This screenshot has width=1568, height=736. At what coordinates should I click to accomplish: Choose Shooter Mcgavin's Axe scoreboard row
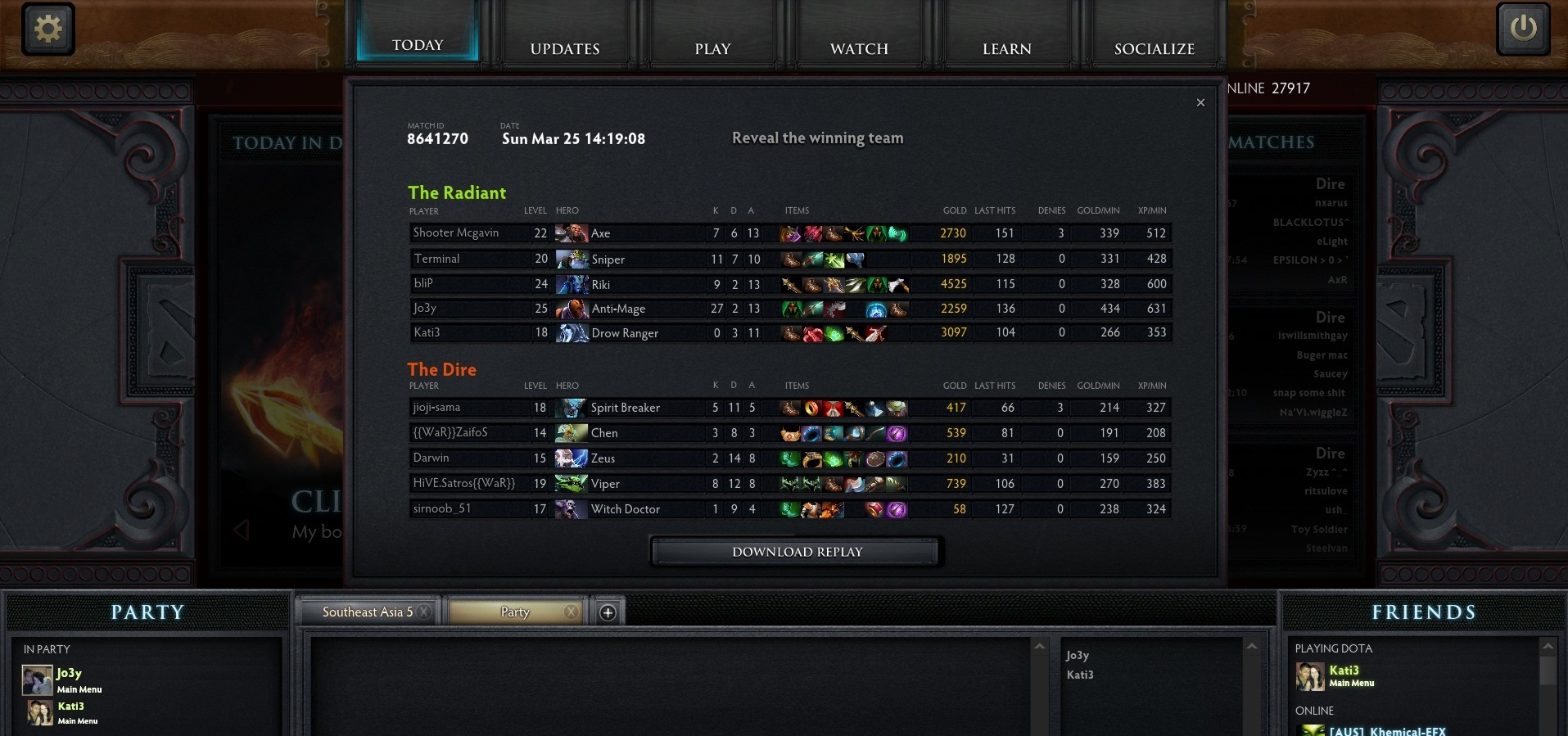(789, 233)
